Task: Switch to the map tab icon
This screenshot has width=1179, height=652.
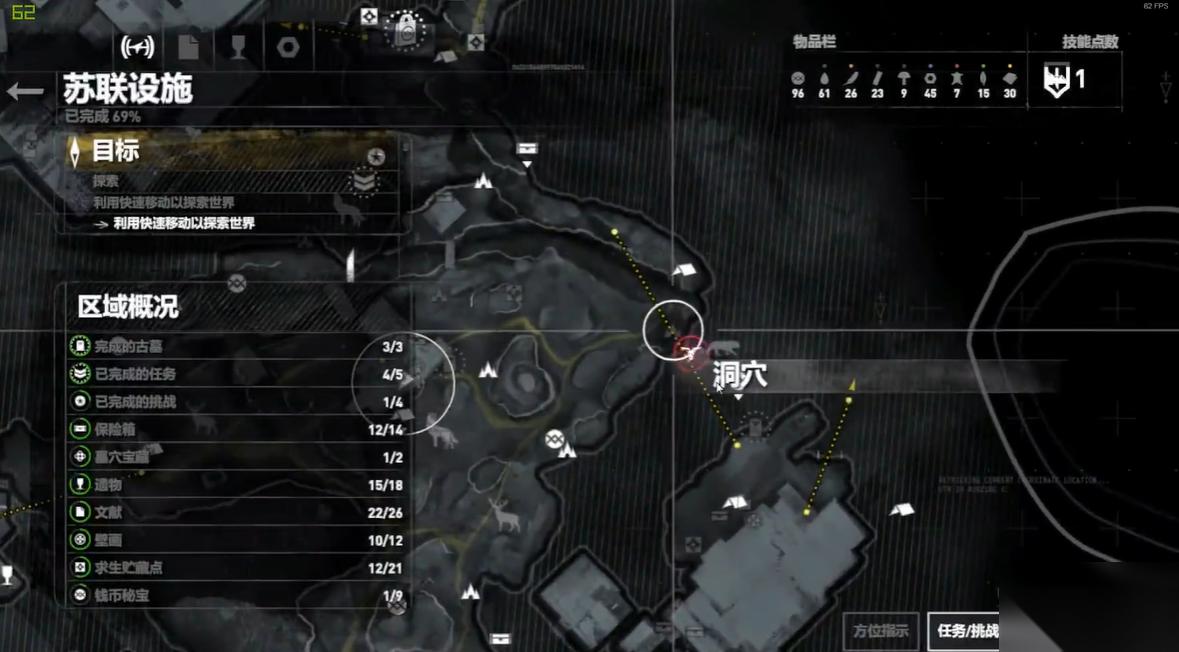Action: [137, 46]
